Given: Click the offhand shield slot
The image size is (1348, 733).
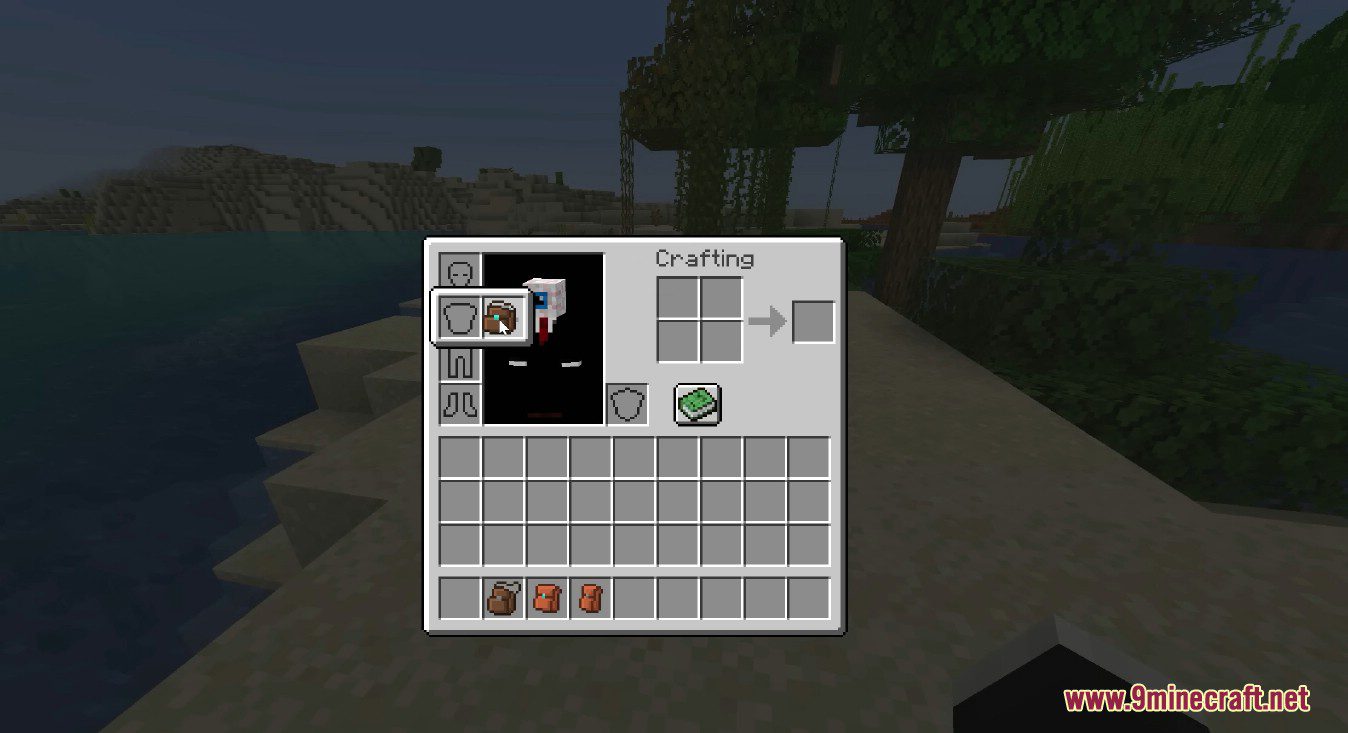Looking at the screenshot, I should click(x=627, y=404).
